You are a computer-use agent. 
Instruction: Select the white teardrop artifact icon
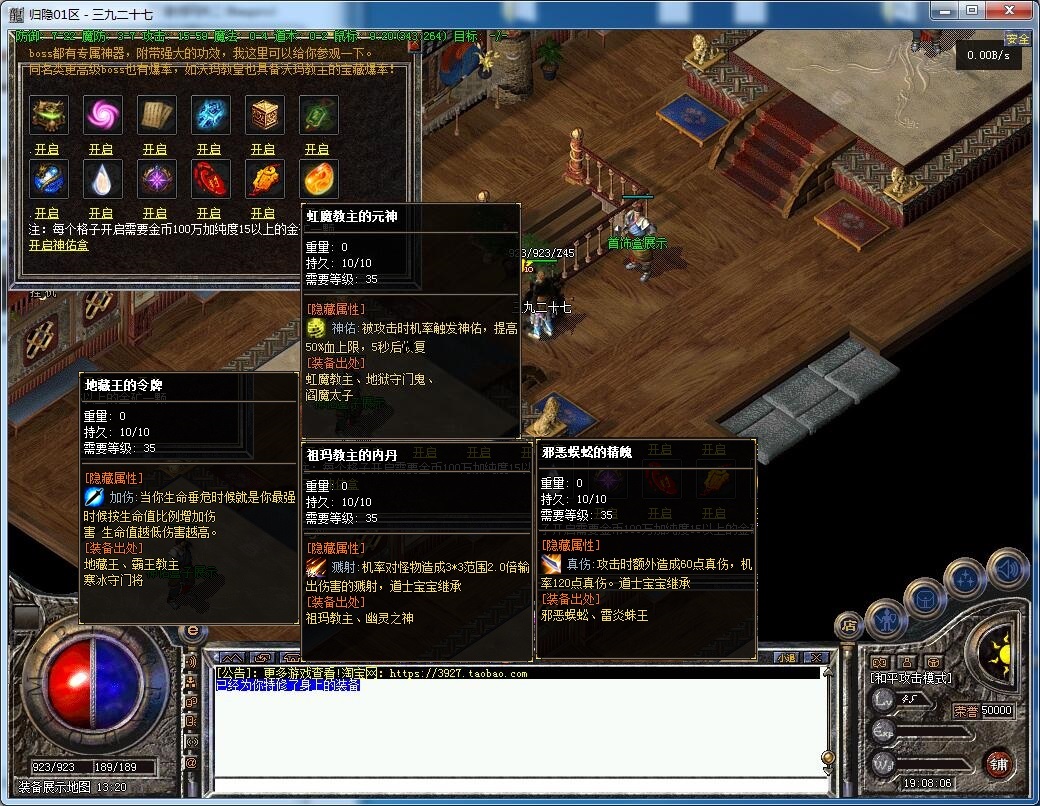[x=101, y=179]
